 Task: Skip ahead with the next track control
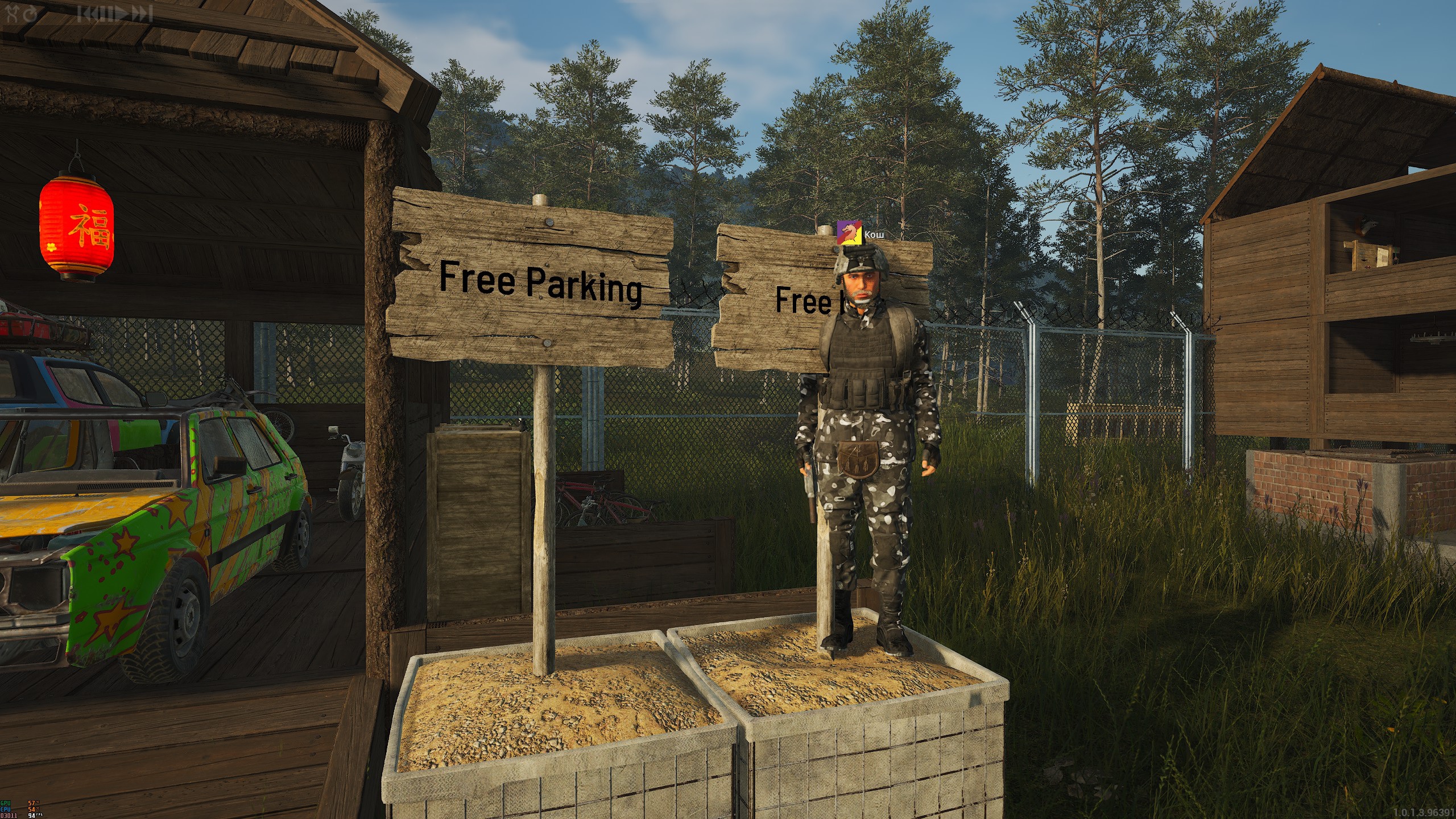(x=142, y=14)
